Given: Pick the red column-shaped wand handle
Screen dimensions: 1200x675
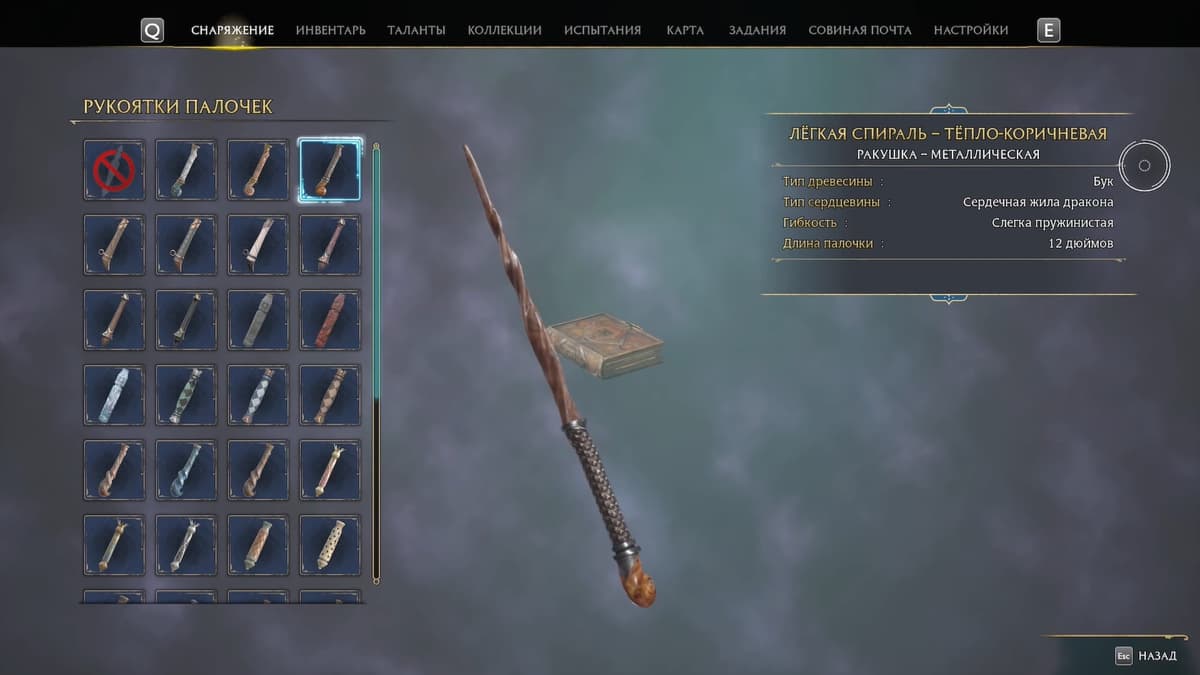Looking at the screenshot, I should (330, 320).
